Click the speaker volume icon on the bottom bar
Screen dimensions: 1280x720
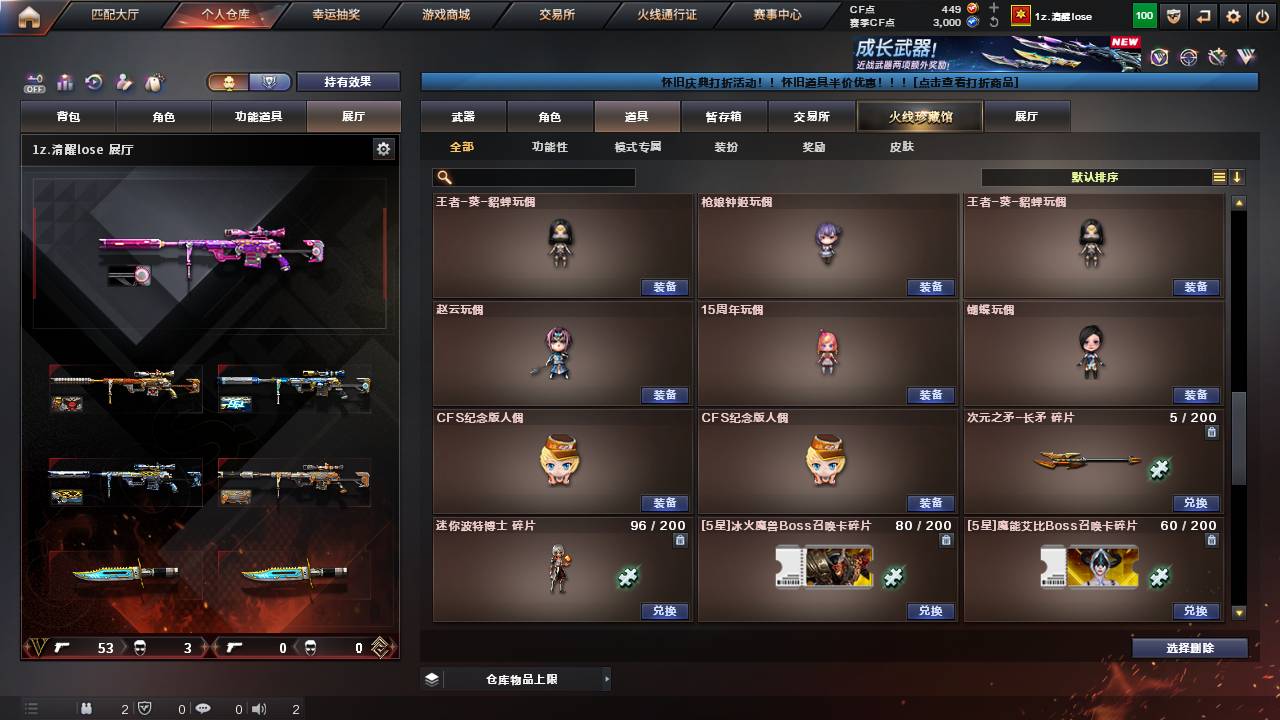pyautogui.click(x=258, y=709)
